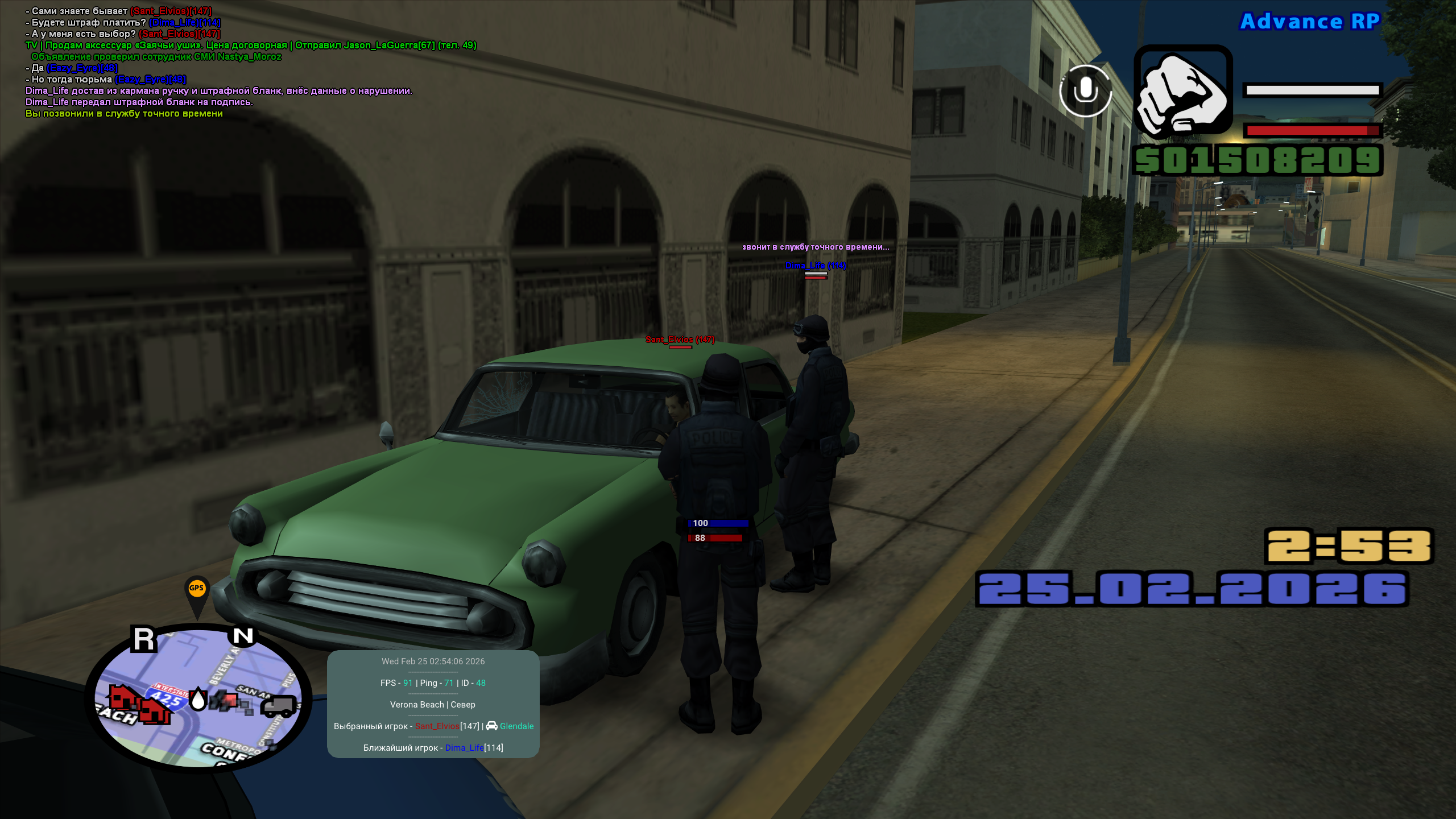Screen dimensions: 1456x819
Task: Click the Sant_Elvios nametag over the car
Action: pos(680,340)
